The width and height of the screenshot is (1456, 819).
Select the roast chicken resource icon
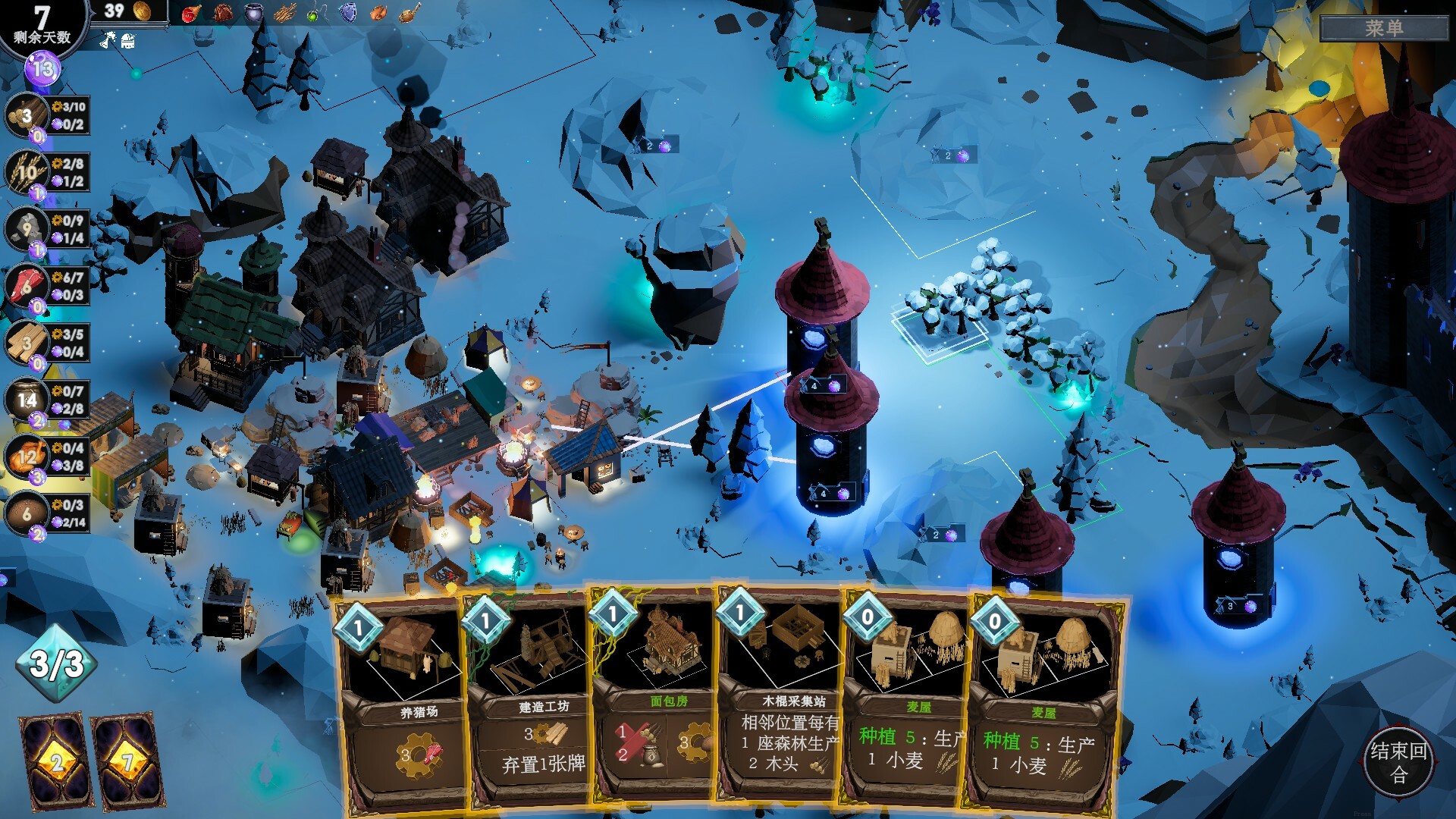(27, 457)
